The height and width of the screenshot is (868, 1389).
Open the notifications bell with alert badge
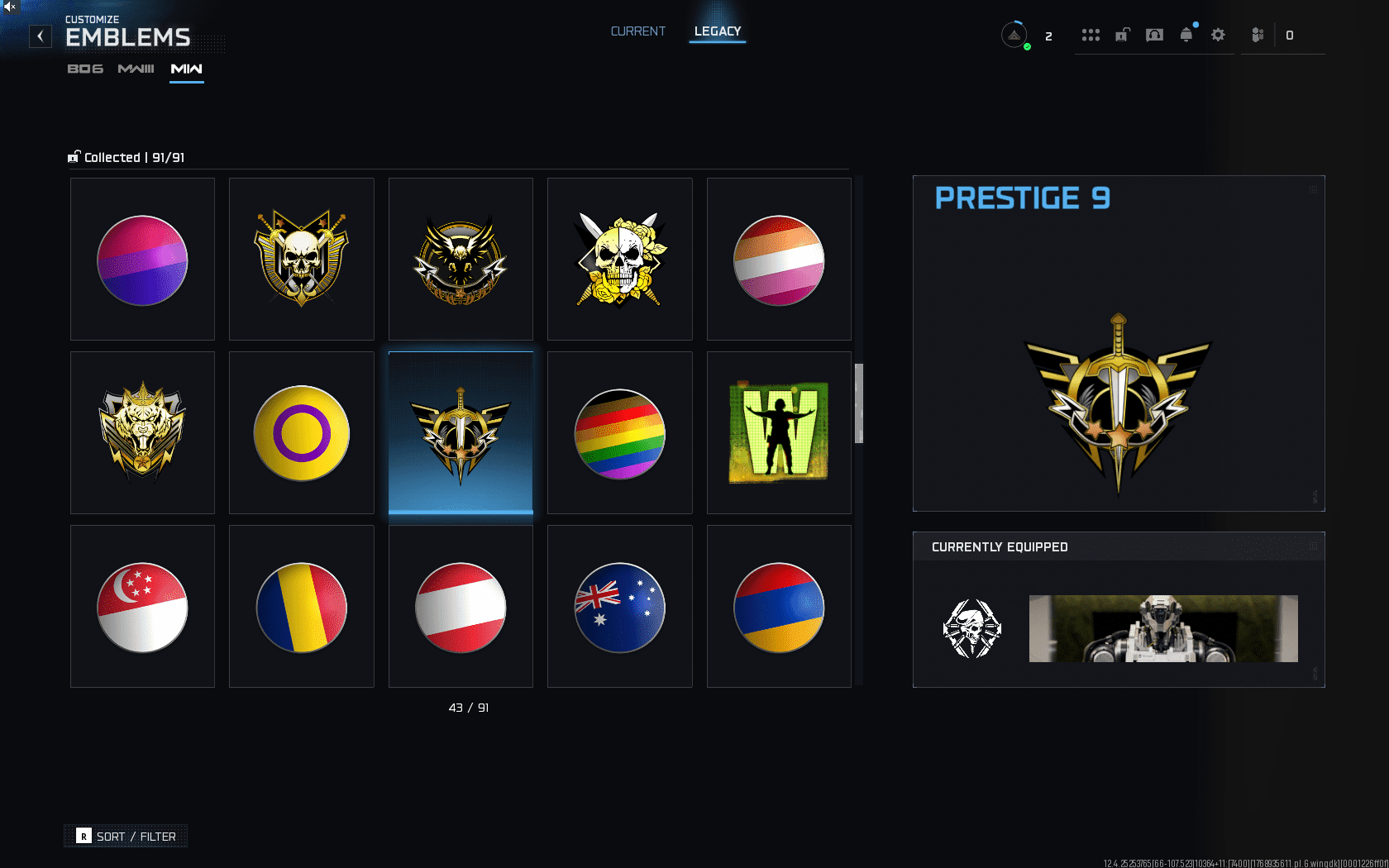1186,35
